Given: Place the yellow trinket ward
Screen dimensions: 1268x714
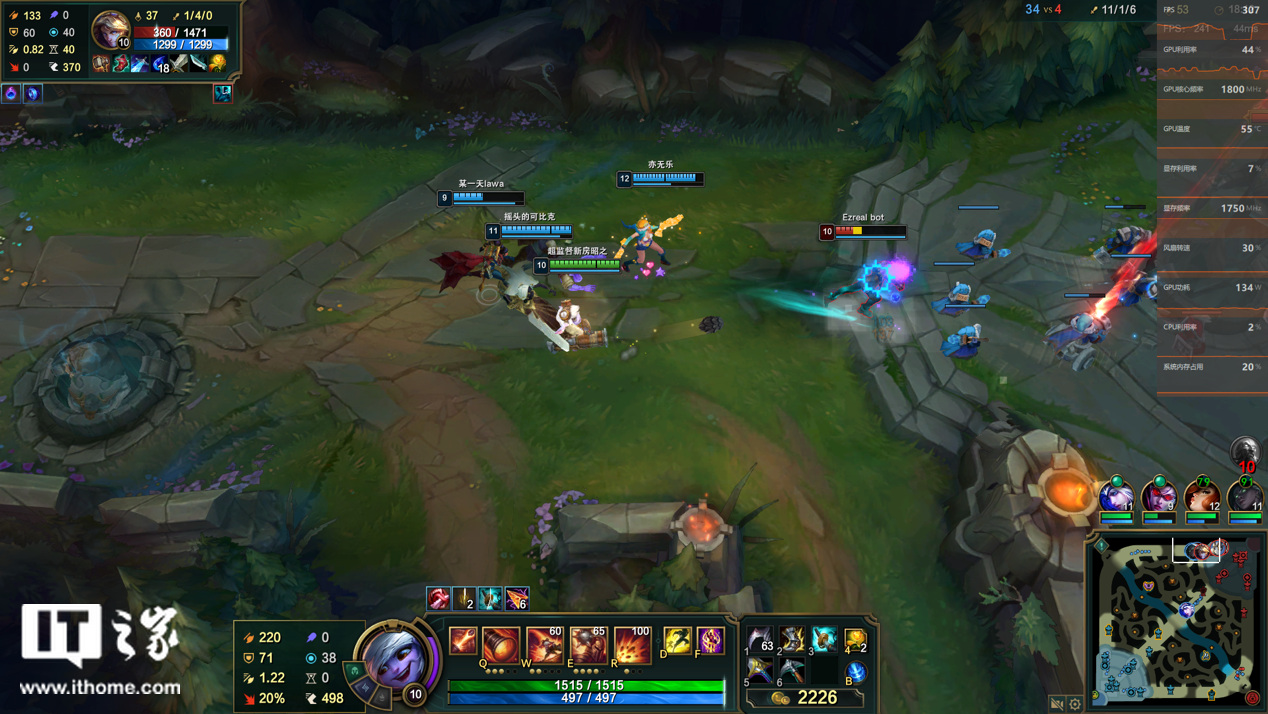Looking at the screenshot, I should 855,639.
